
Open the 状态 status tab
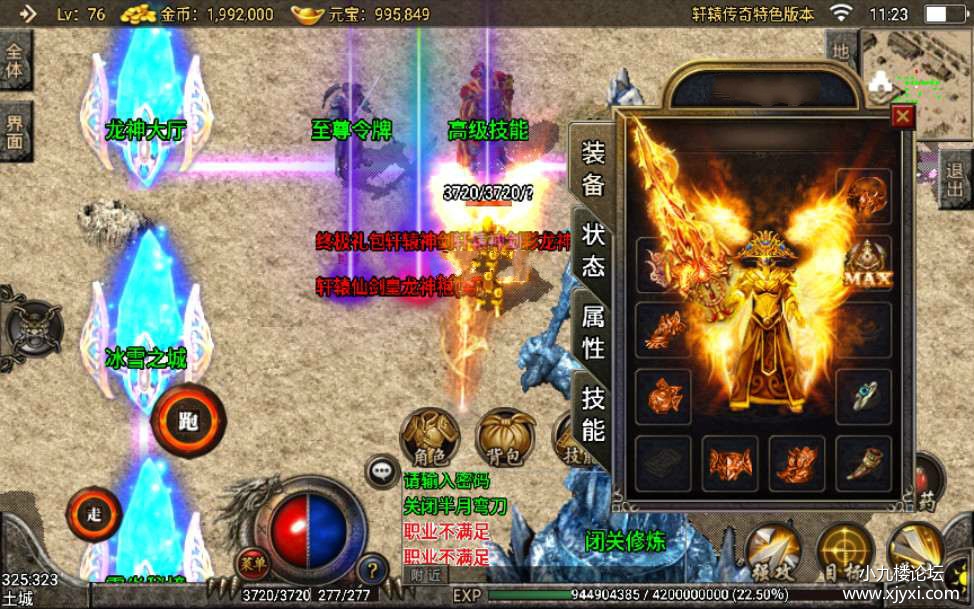pyautogui.click(x=593, y=251)
